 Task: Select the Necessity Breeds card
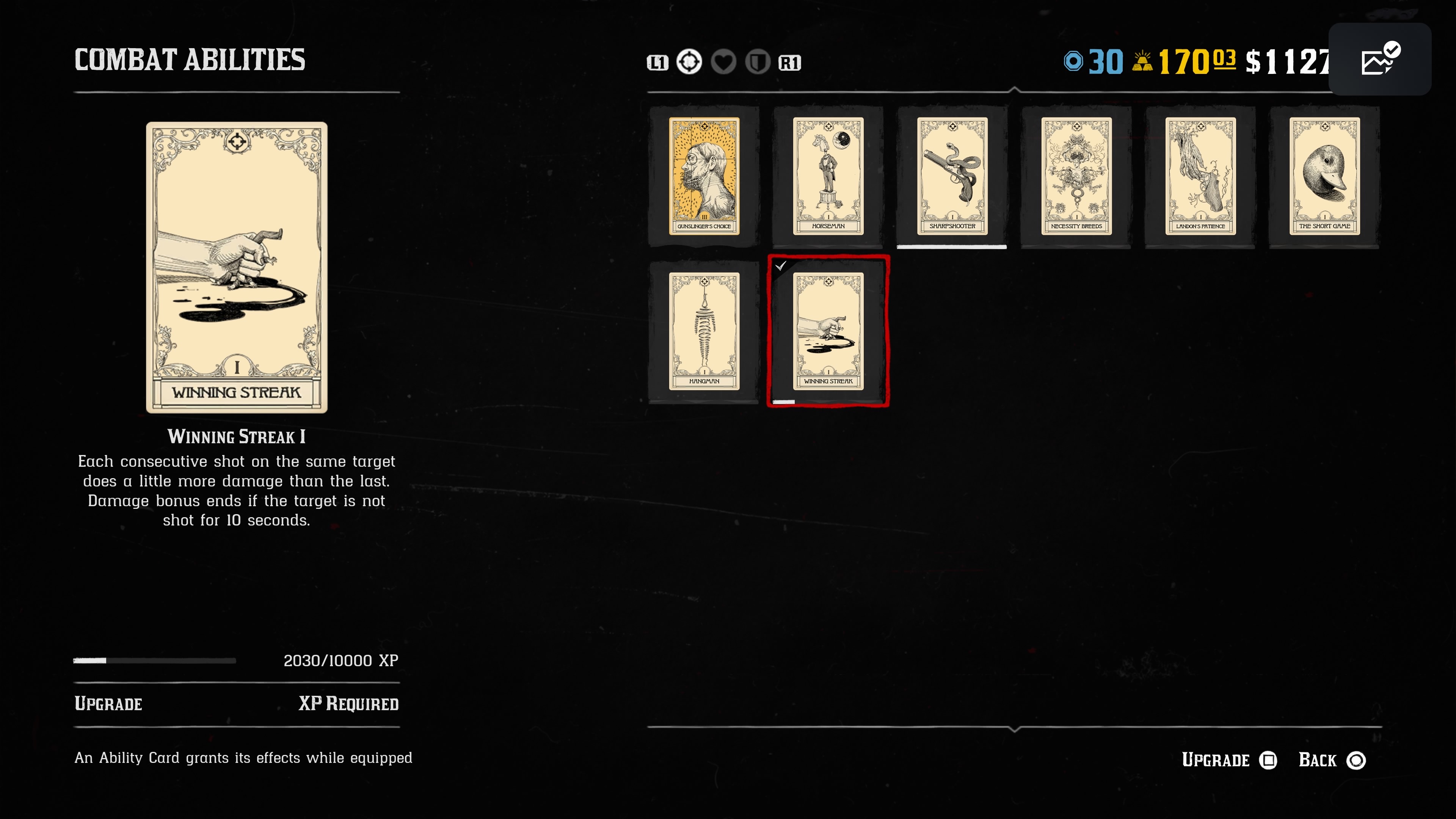[x=1076, y=176]
